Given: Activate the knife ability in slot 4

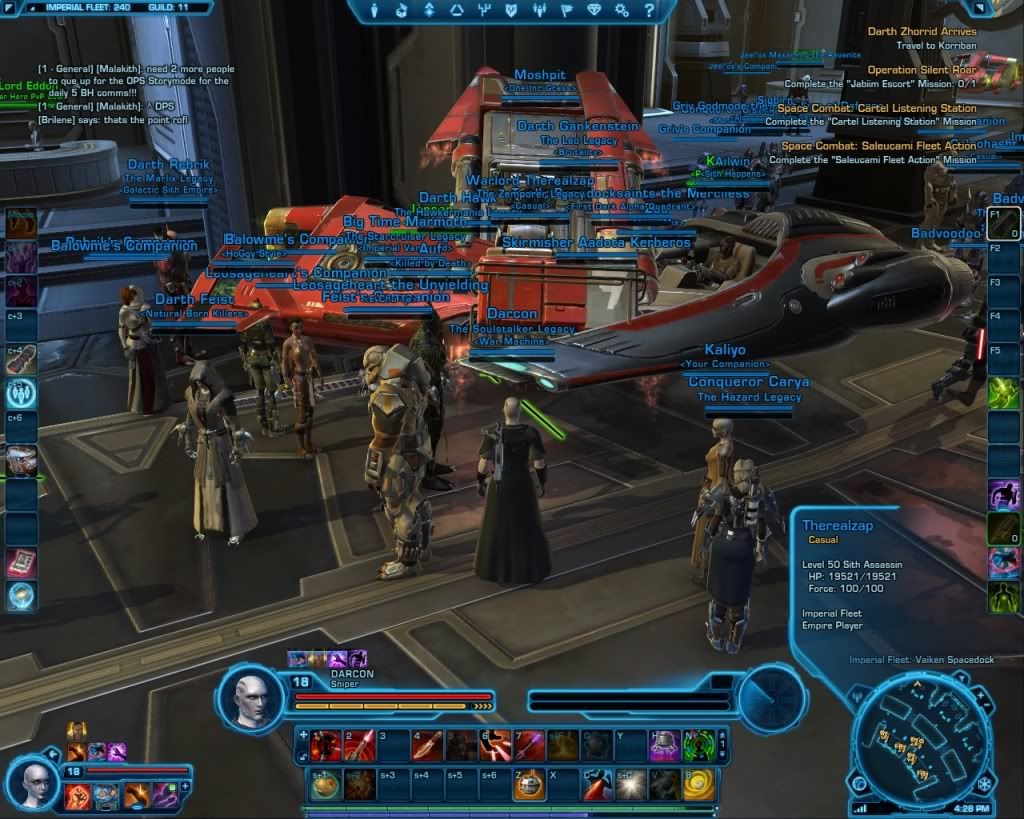Looking at the screenshot, I should [x=427, y=745].
